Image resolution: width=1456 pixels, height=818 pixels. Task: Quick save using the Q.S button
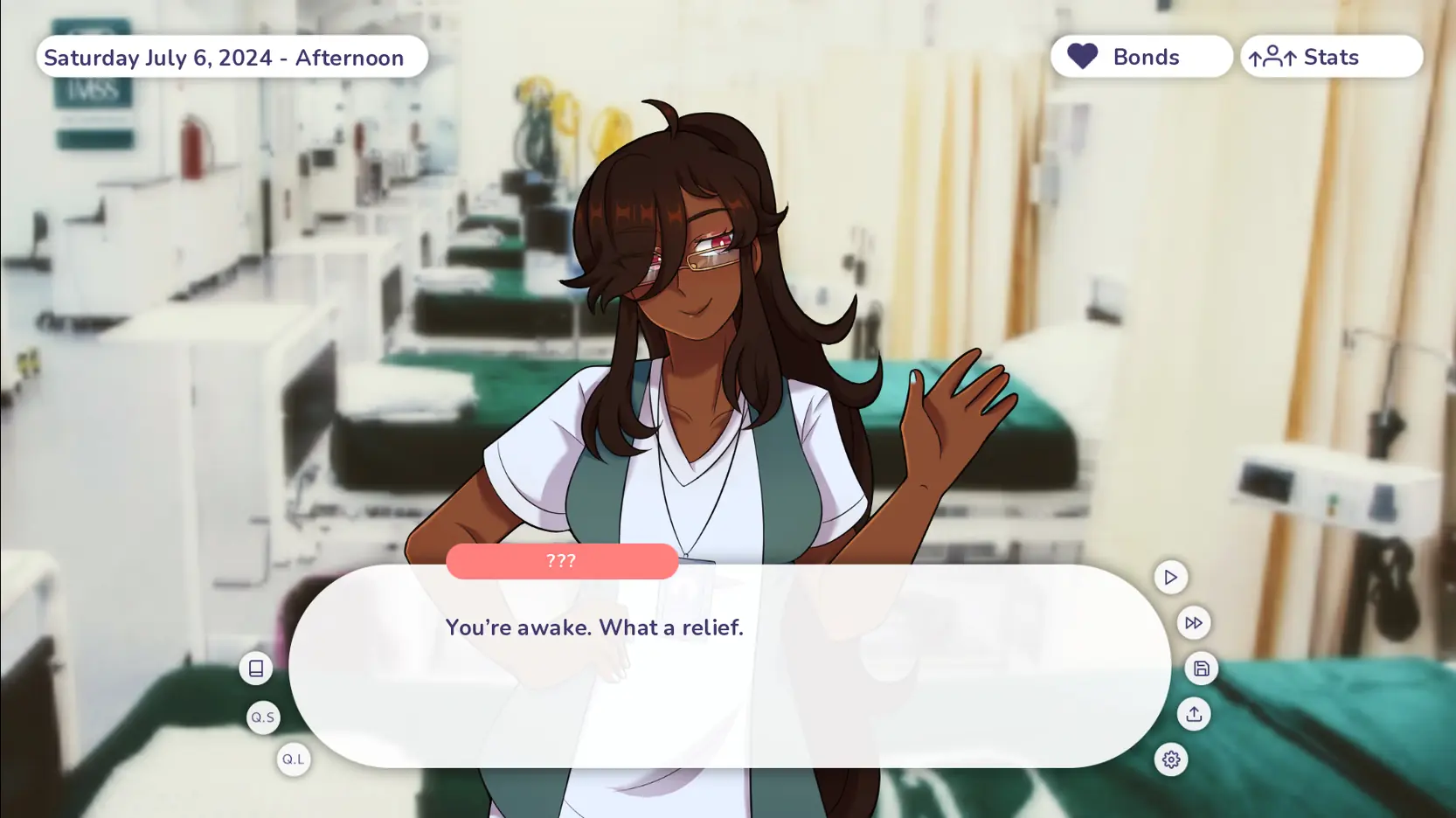coord(263,717)
